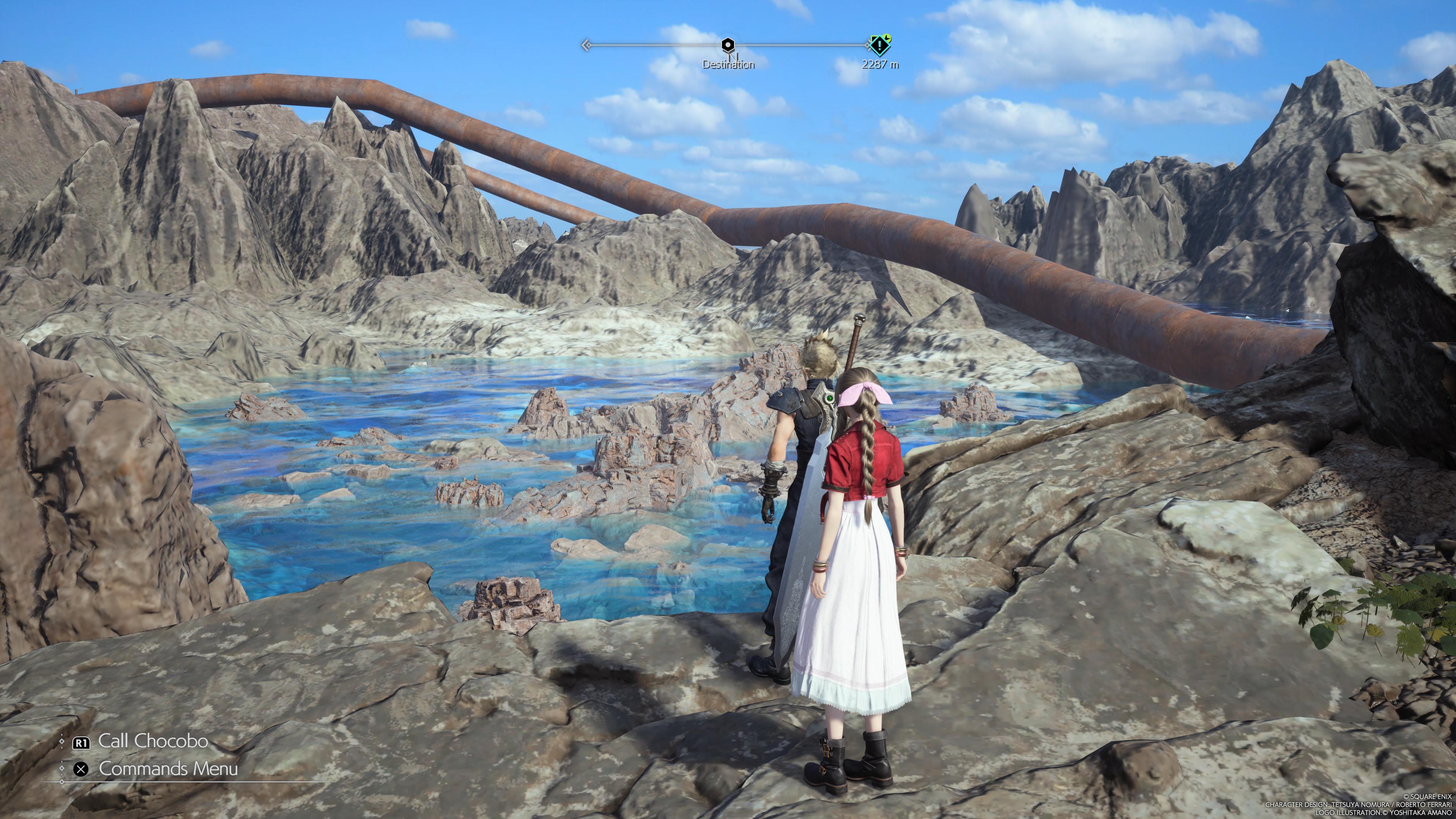Open the Commands Menu

click(x=167, y=769)
